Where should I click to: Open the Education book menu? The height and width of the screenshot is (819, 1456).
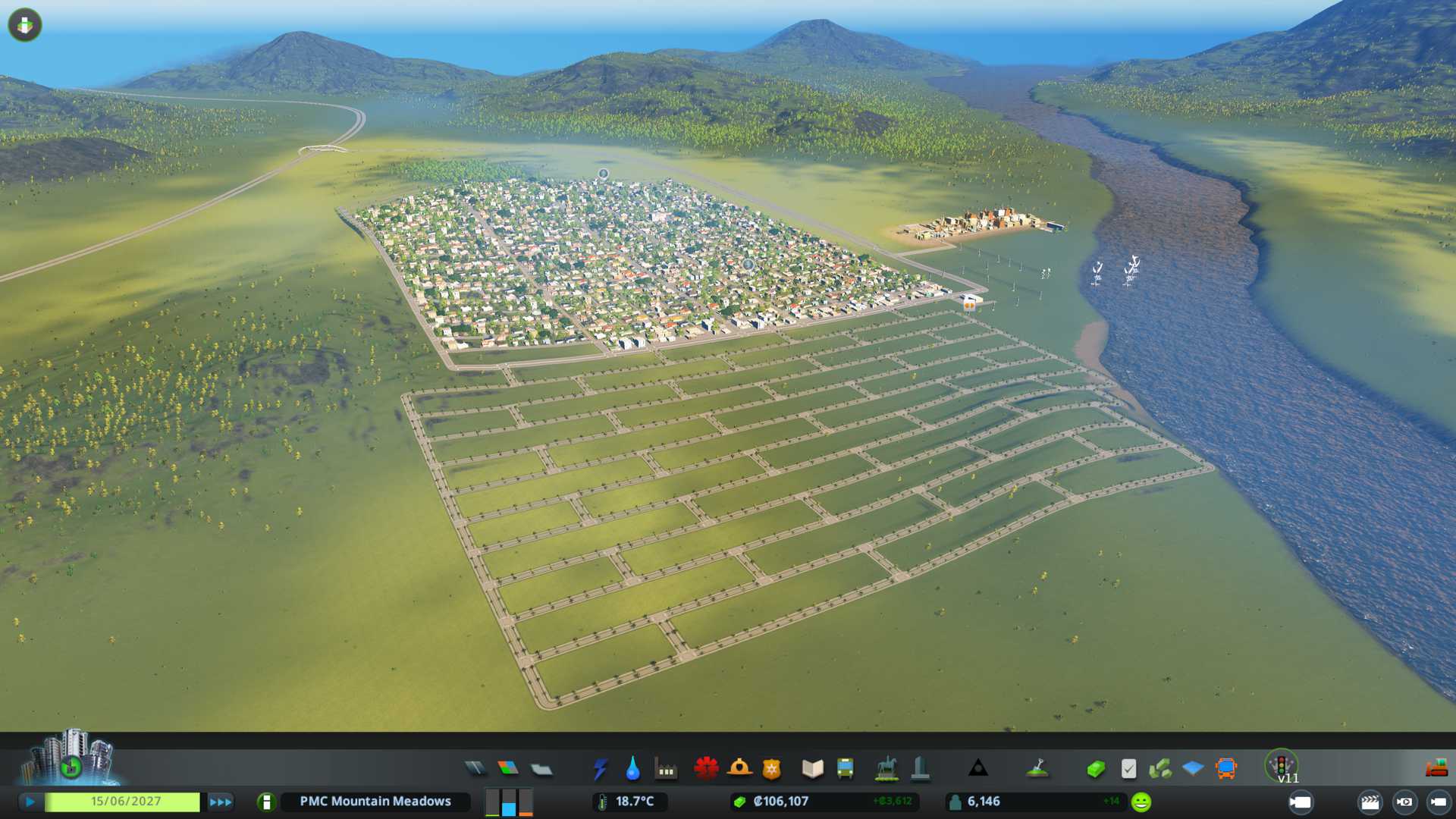point(812,769)
